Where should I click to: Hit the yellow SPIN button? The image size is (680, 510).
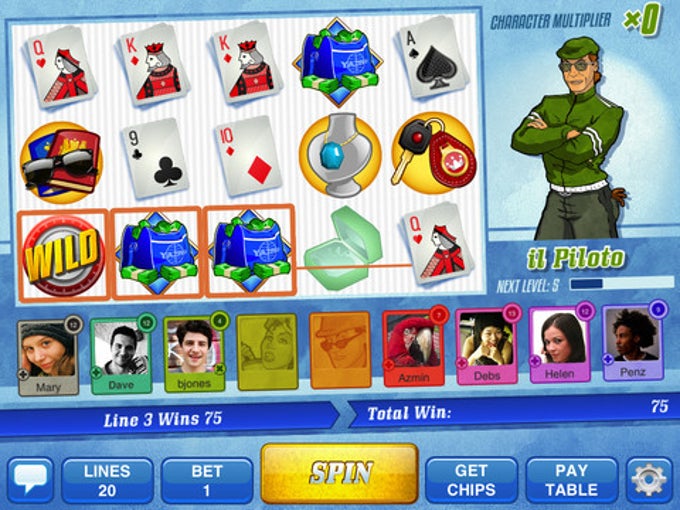click(339, 474)
